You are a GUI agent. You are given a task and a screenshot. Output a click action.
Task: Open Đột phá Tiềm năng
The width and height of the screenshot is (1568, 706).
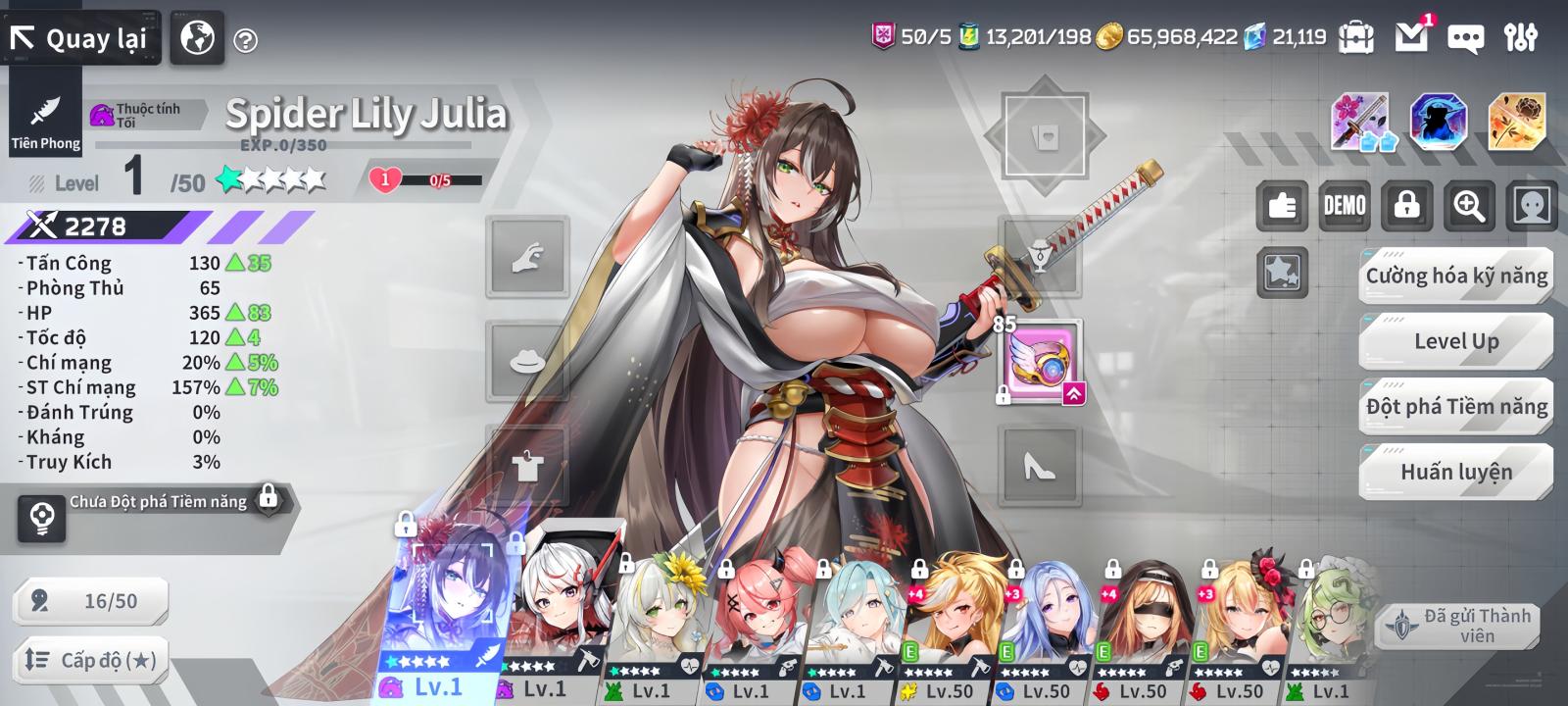click(1456, 406)
